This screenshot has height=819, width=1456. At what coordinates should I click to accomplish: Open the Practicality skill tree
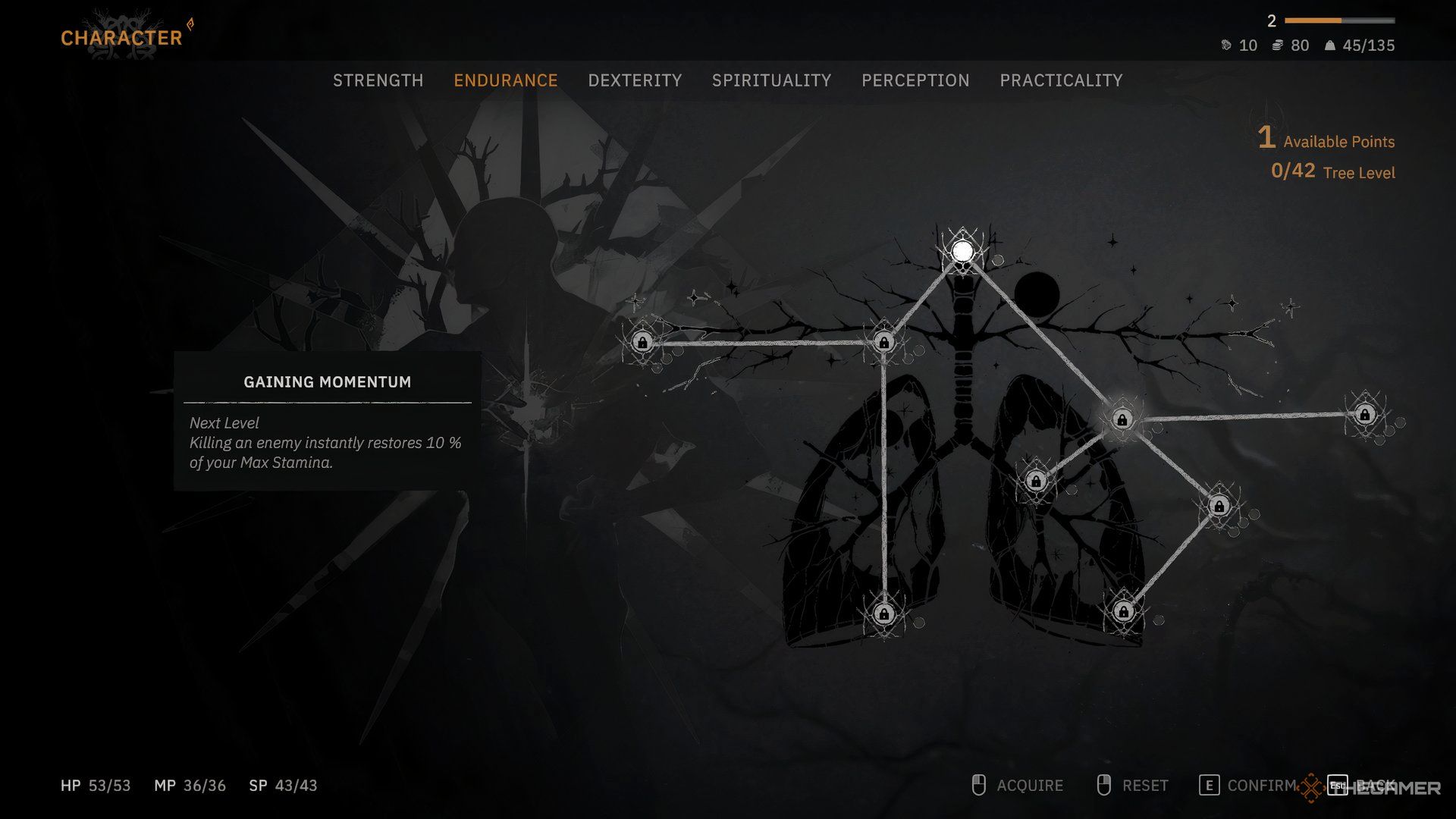[1061, 80]
